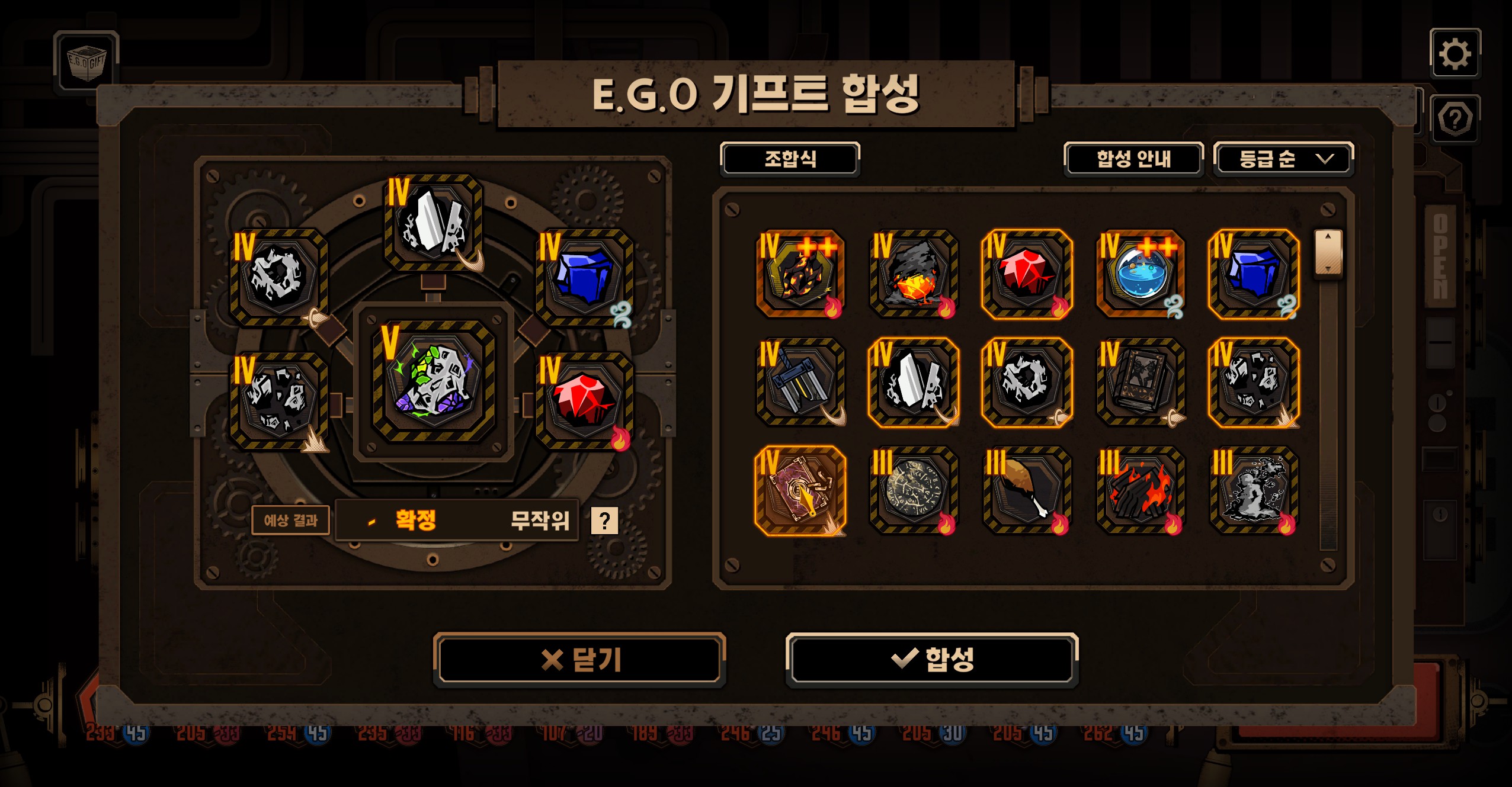Image resolution: width=1512 pixels, height=787 pixels.
Task: Open the 등급 순 sort dropdown
Action: click(1283, 159)
